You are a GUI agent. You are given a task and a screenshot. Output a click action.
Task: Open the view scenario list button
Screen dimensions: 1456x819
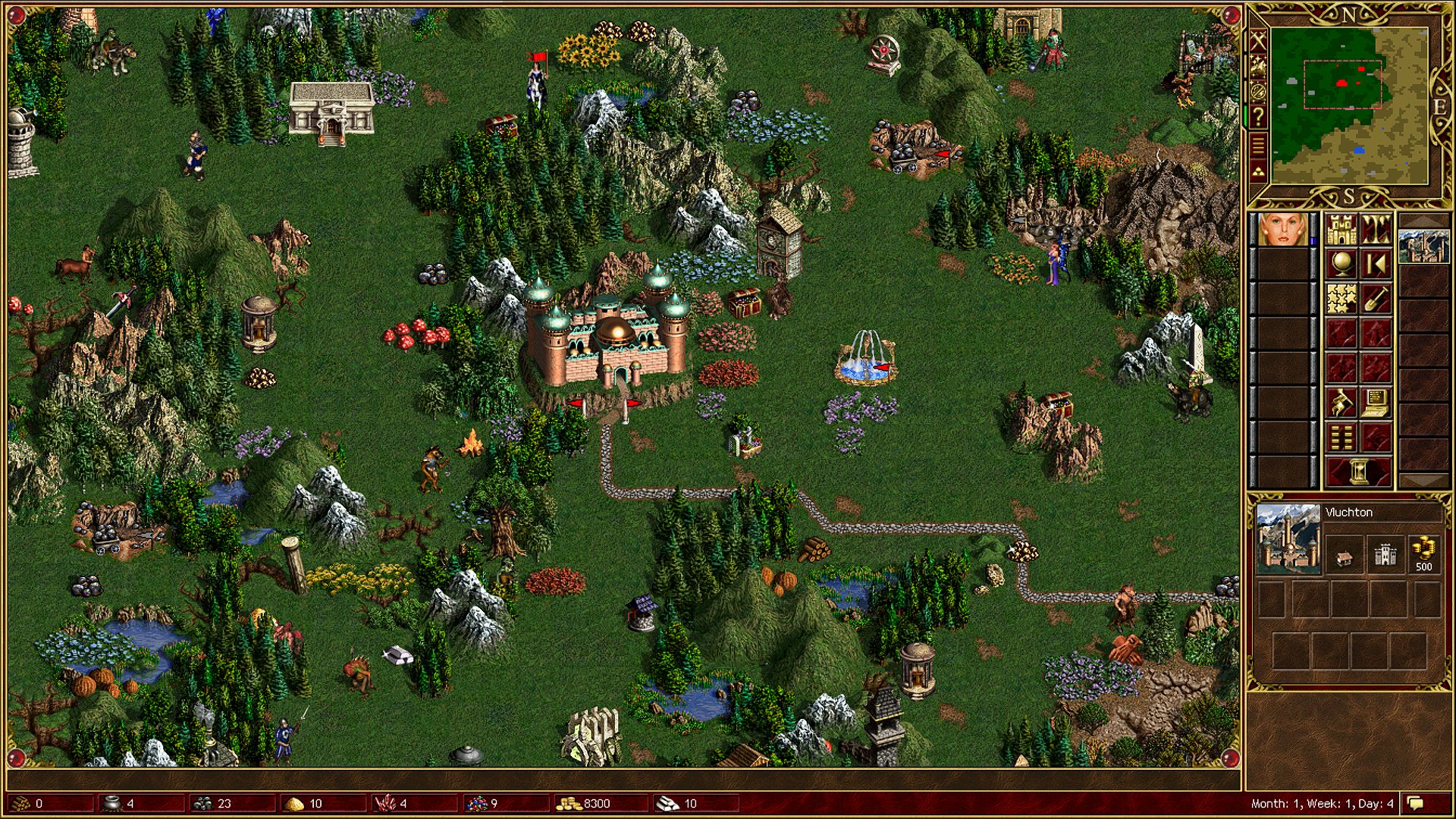coord(1341,438)
